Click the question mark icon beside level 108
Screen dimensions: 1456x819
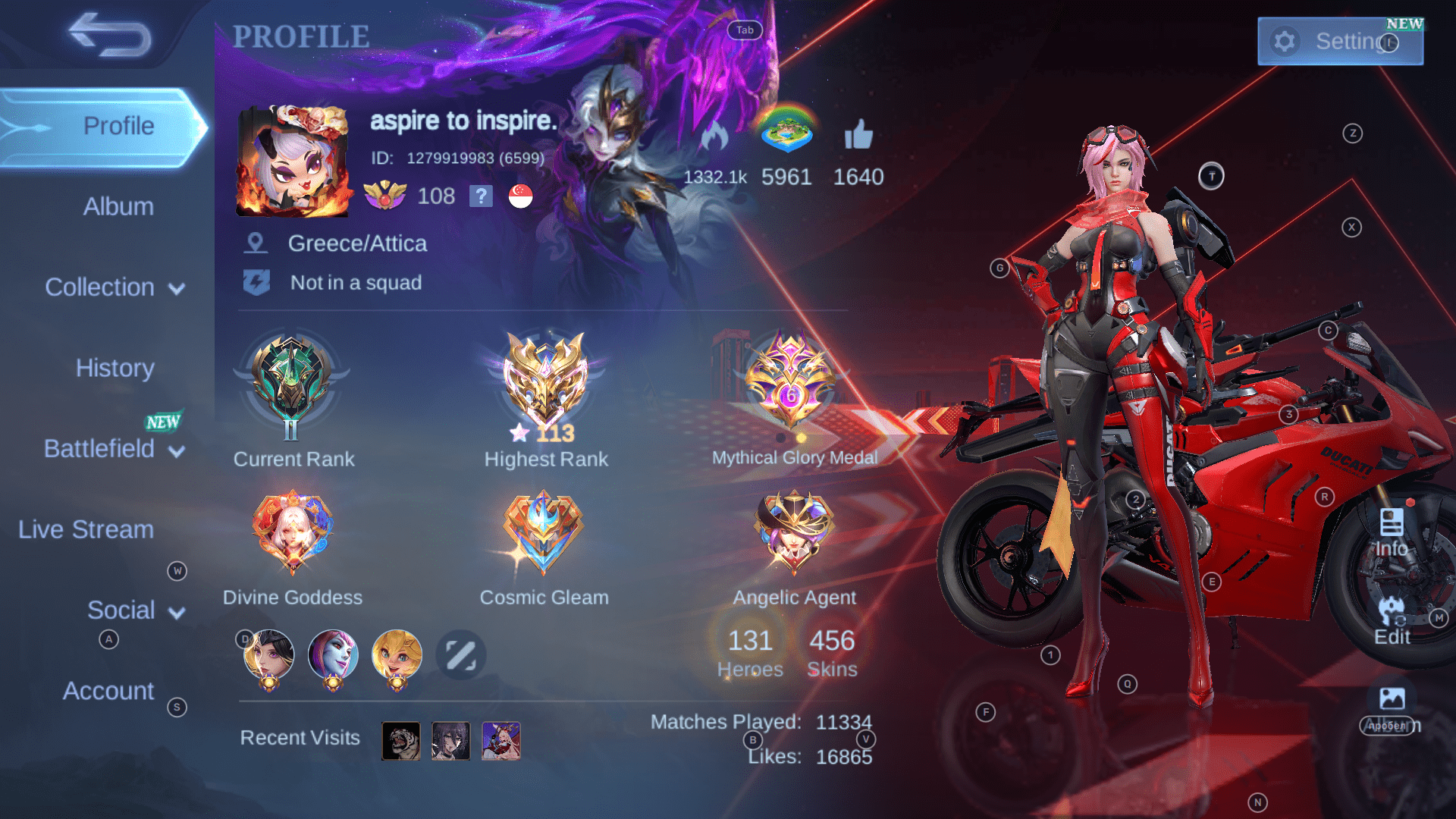click(481, 196)
